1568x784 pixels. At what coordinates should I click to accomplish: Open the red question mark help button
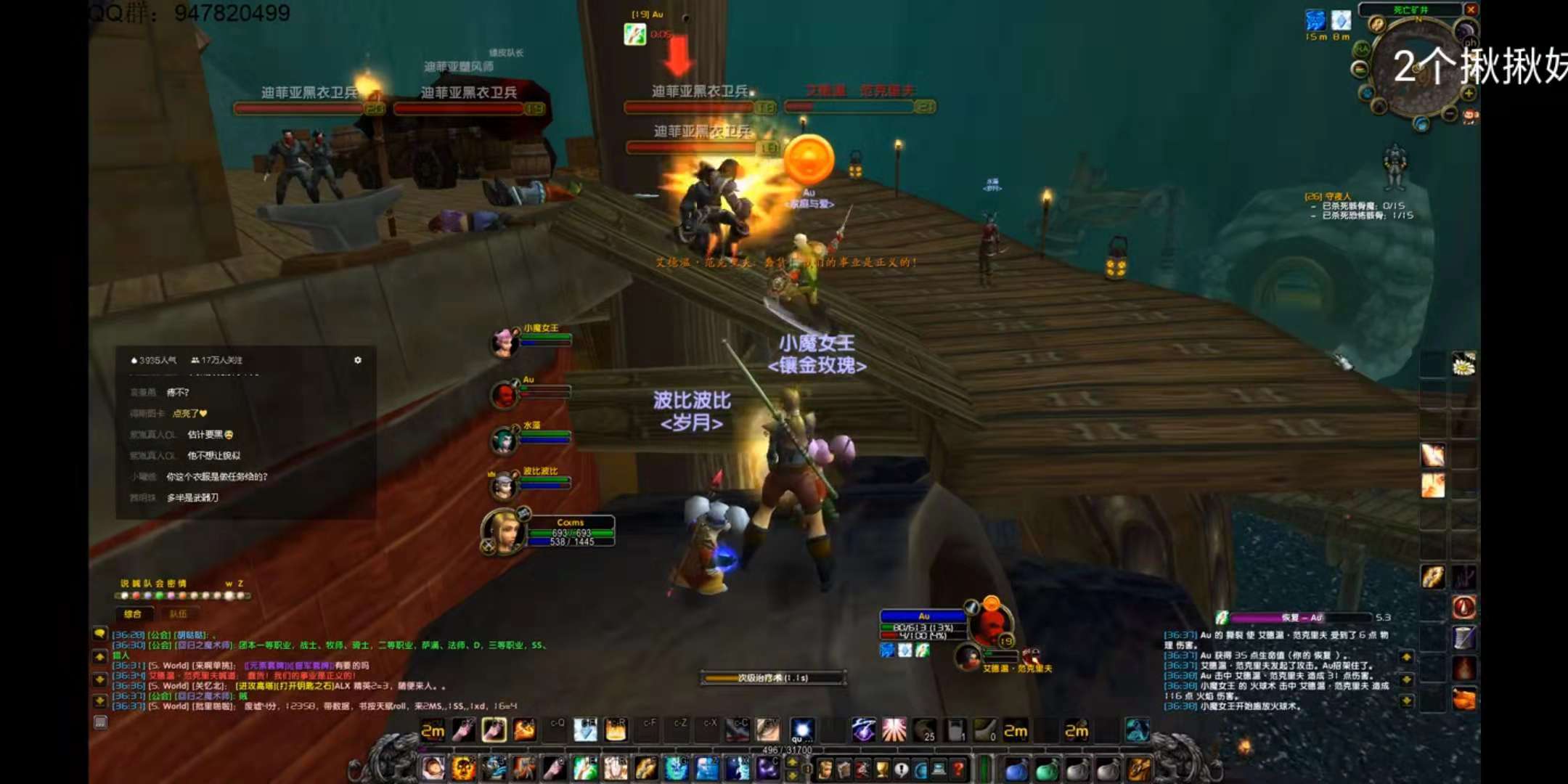pyautogui.click(x=958, y=769)
